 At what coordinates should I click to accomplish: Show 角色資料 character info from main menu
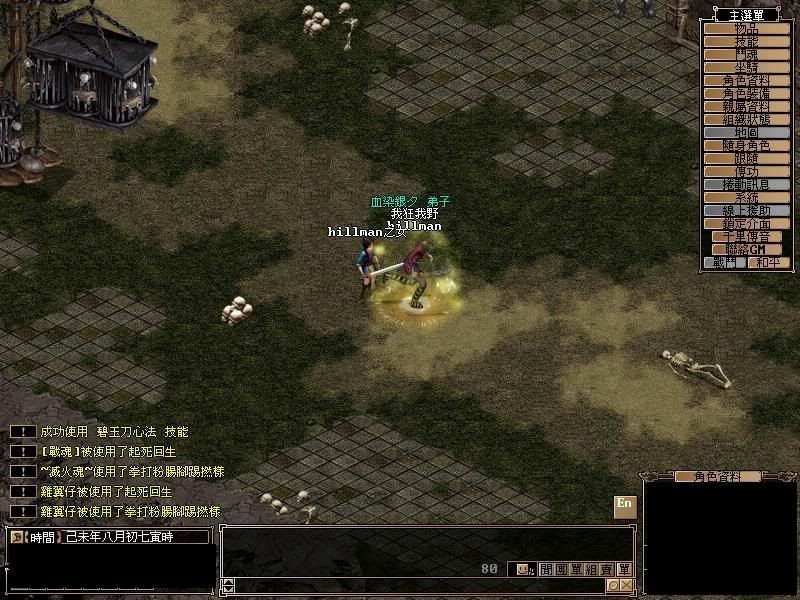[x=746, y=80]
